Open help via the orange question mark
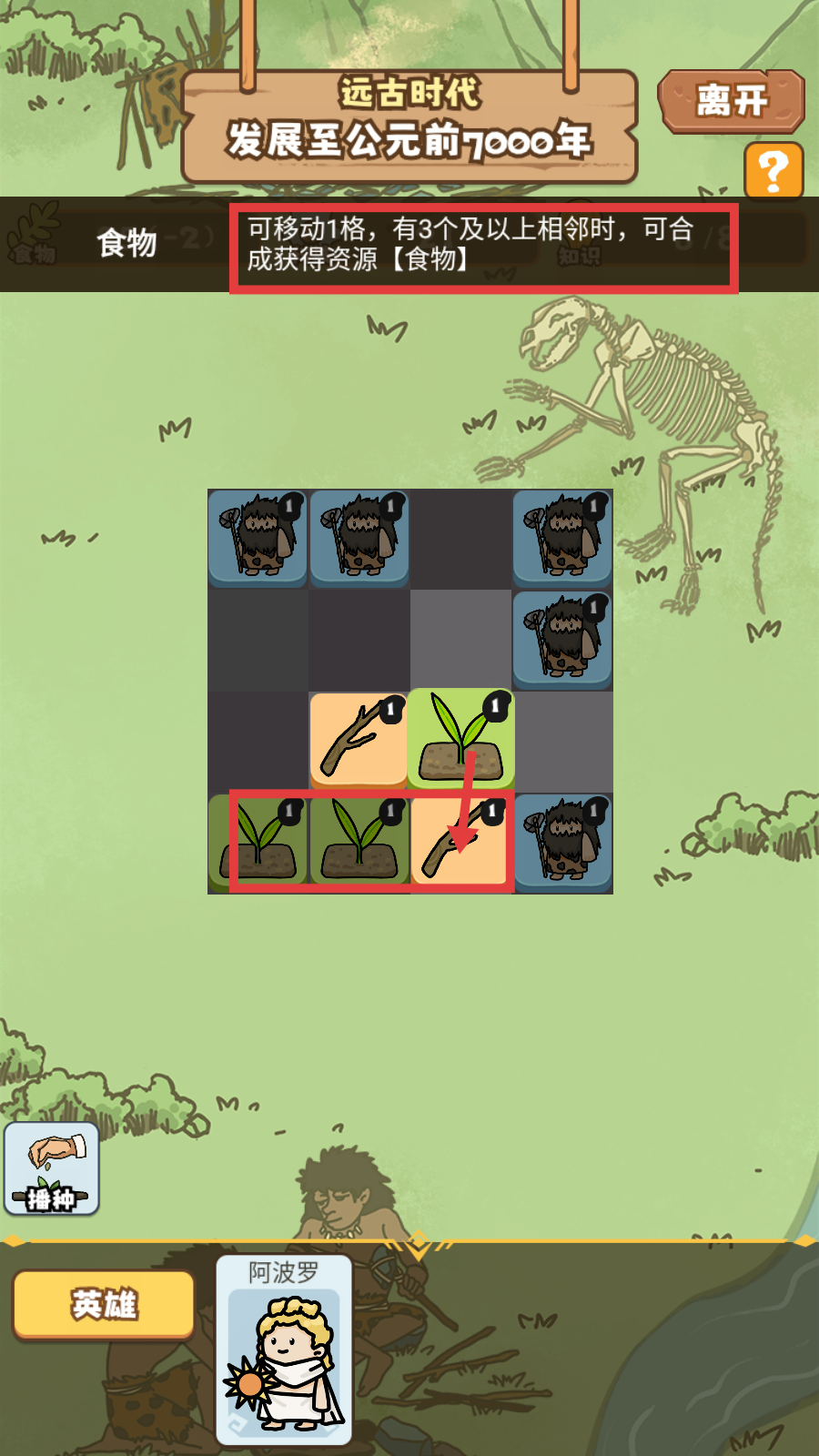 [773, 170]
